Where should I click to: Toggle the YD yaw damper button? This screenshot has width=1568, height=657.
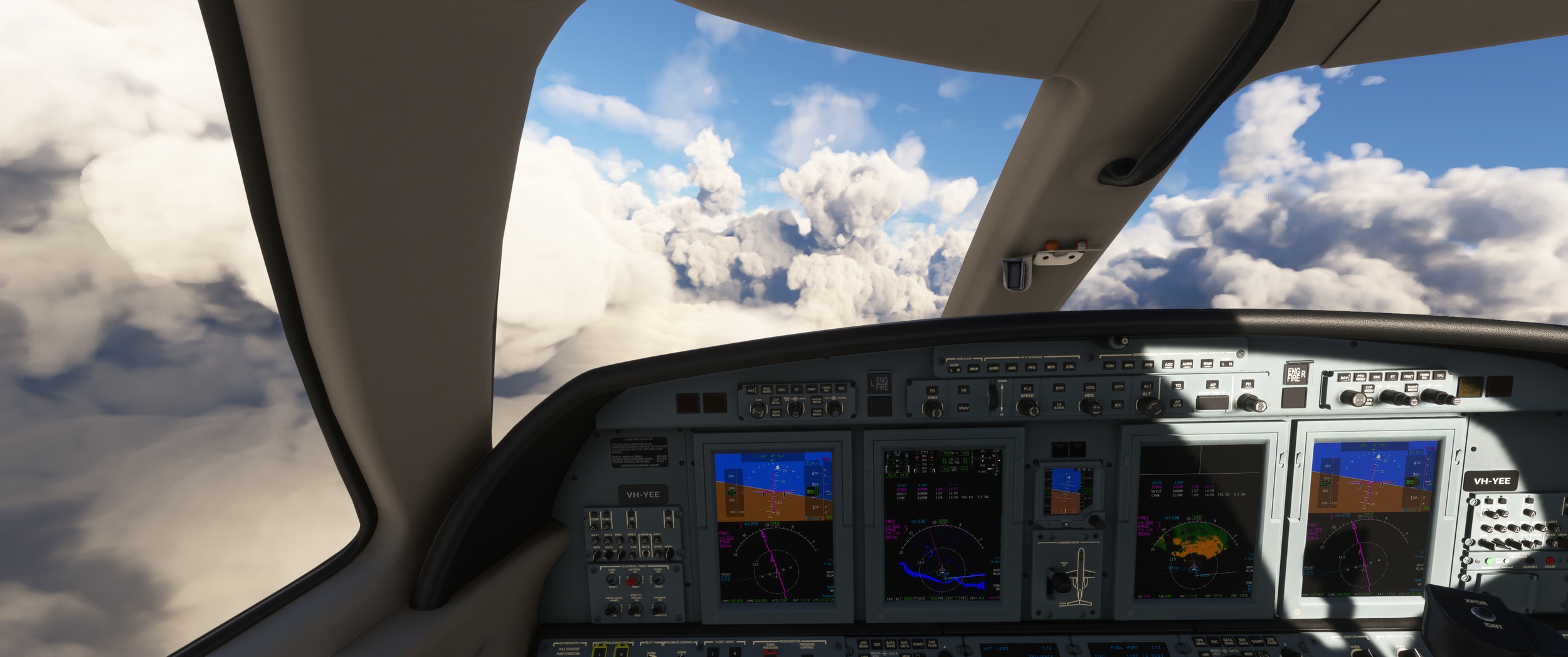pos(1178,385)
